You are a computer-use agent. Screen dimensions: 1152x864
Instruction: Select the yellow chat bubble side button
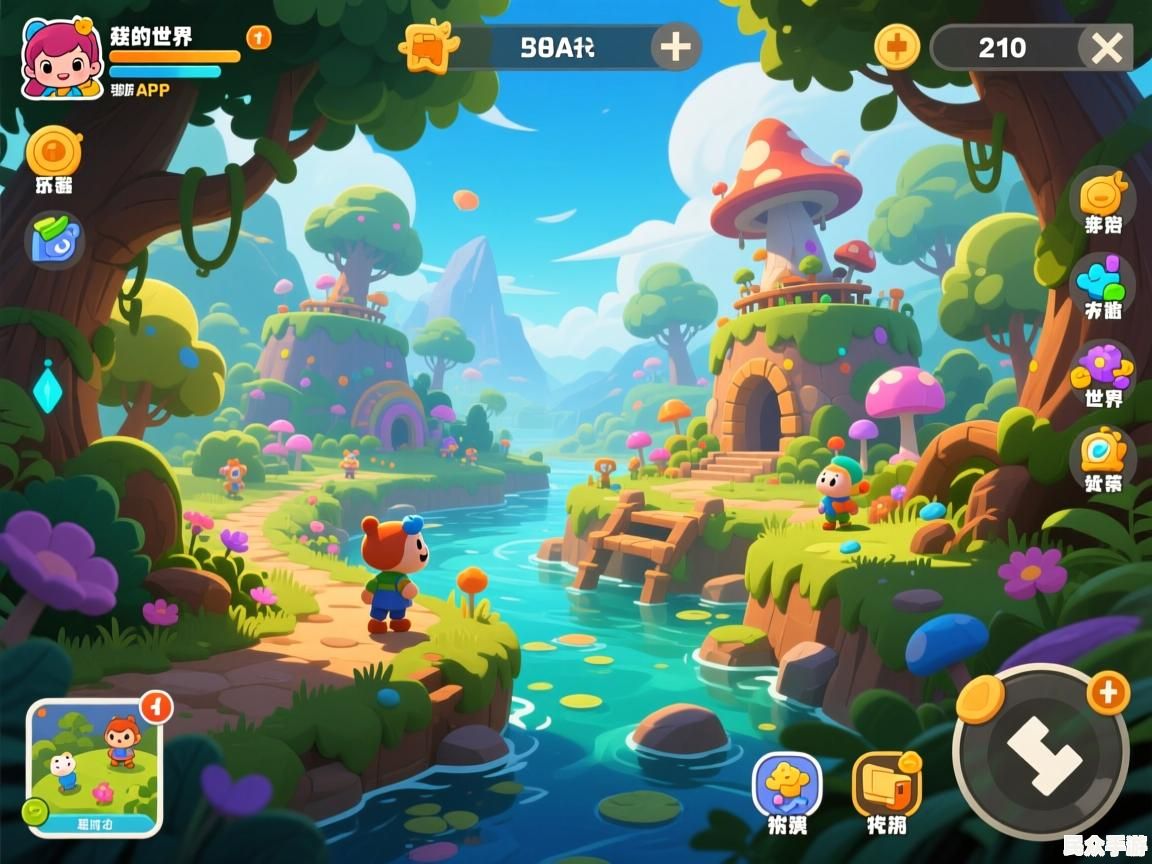(x=1102, y=197)
